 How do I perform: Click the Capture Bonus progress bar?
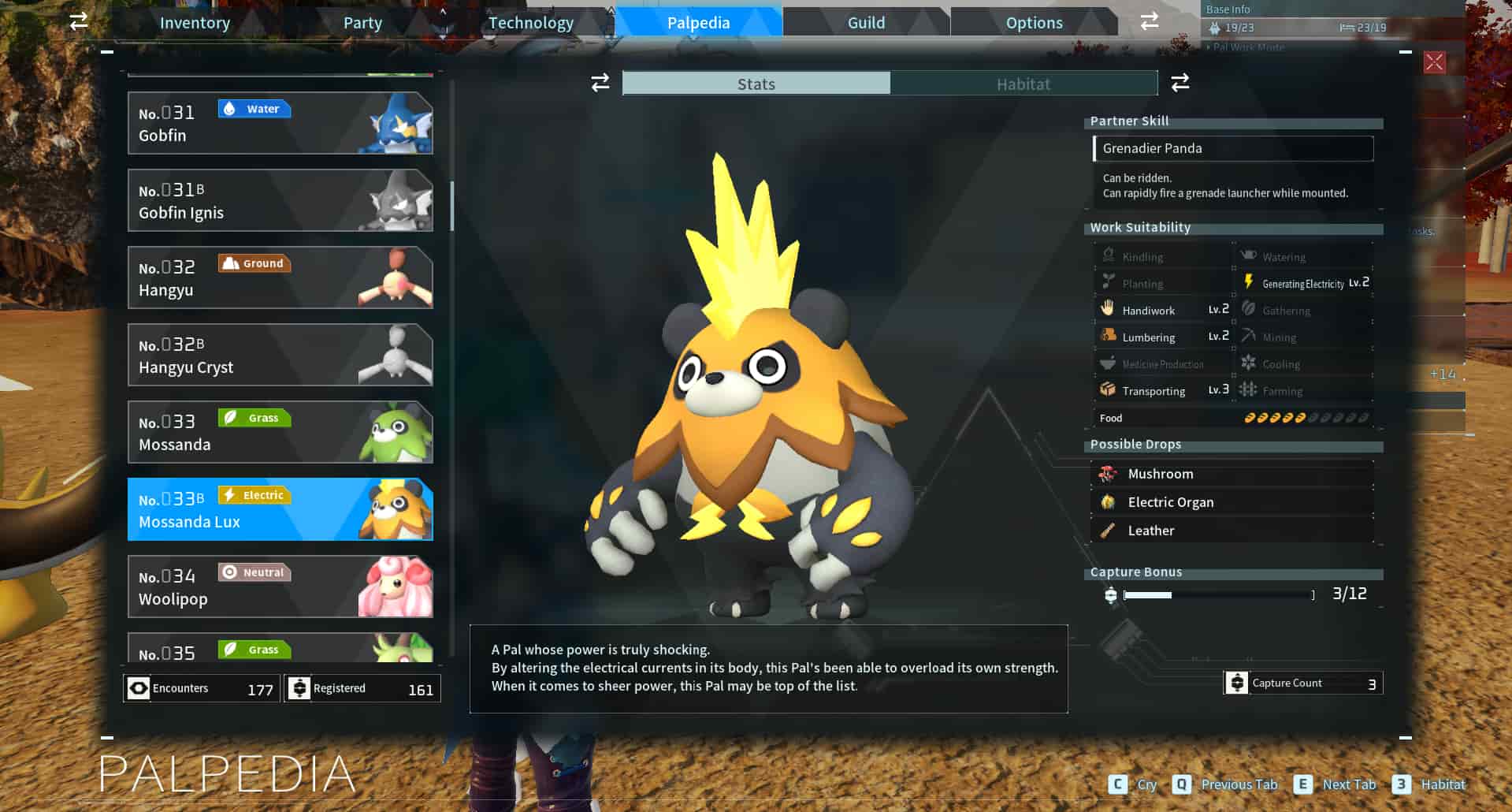click(x=1217, y=596)
